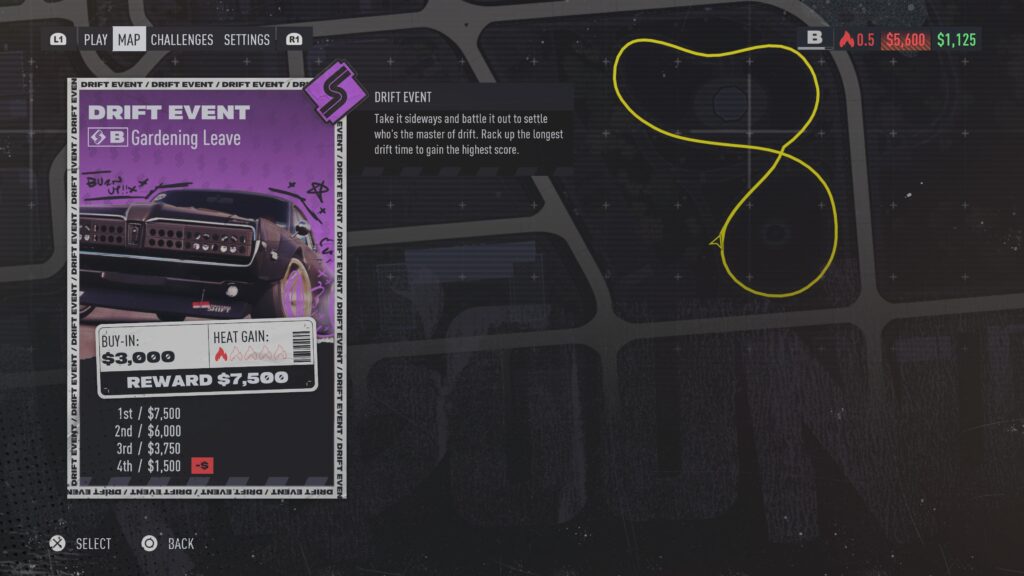Open the Map tab

click(129, 40)
